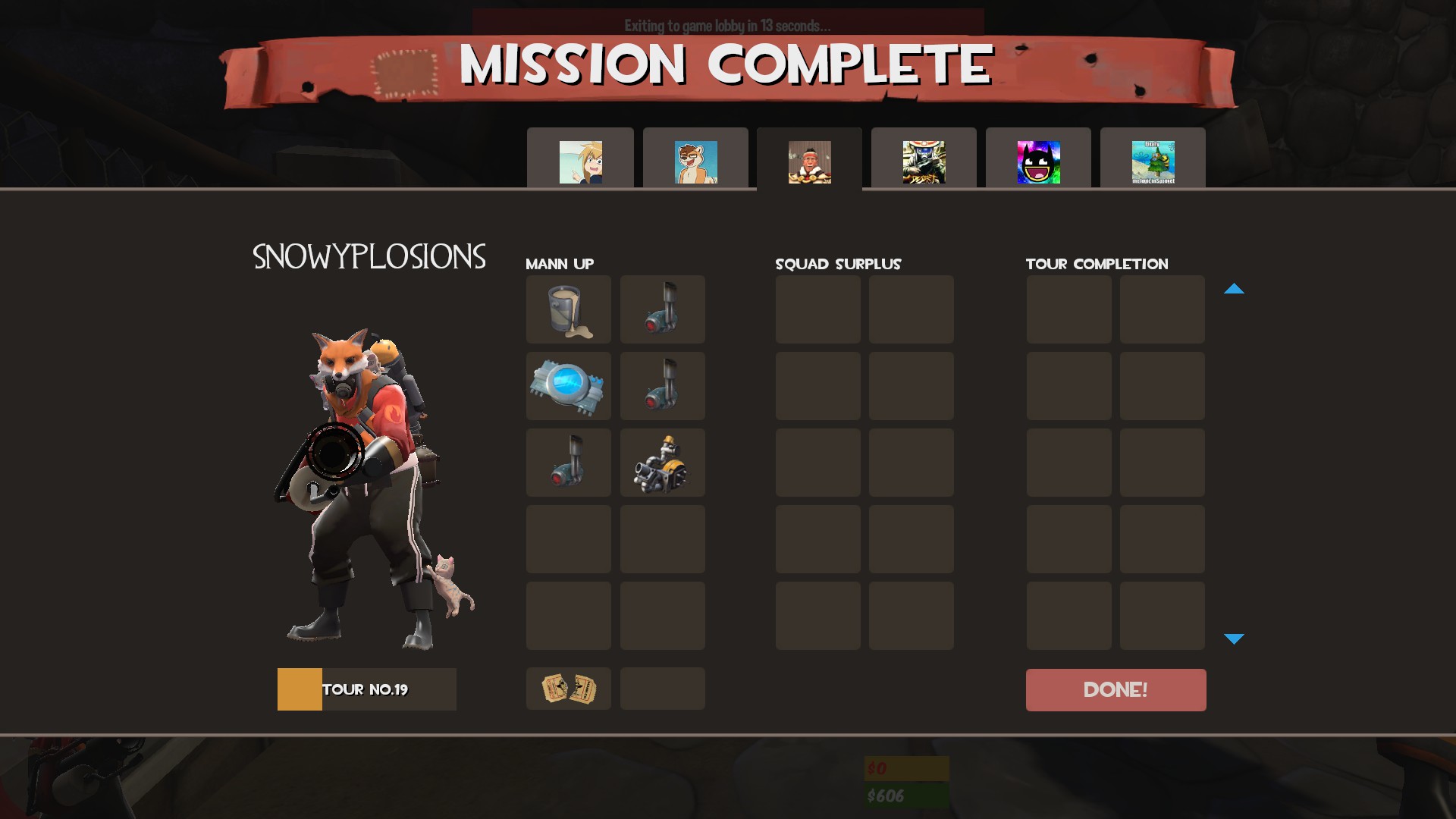Click the blue down scroll arrow
1456x819 pixels.
[x=1235, y=639]
